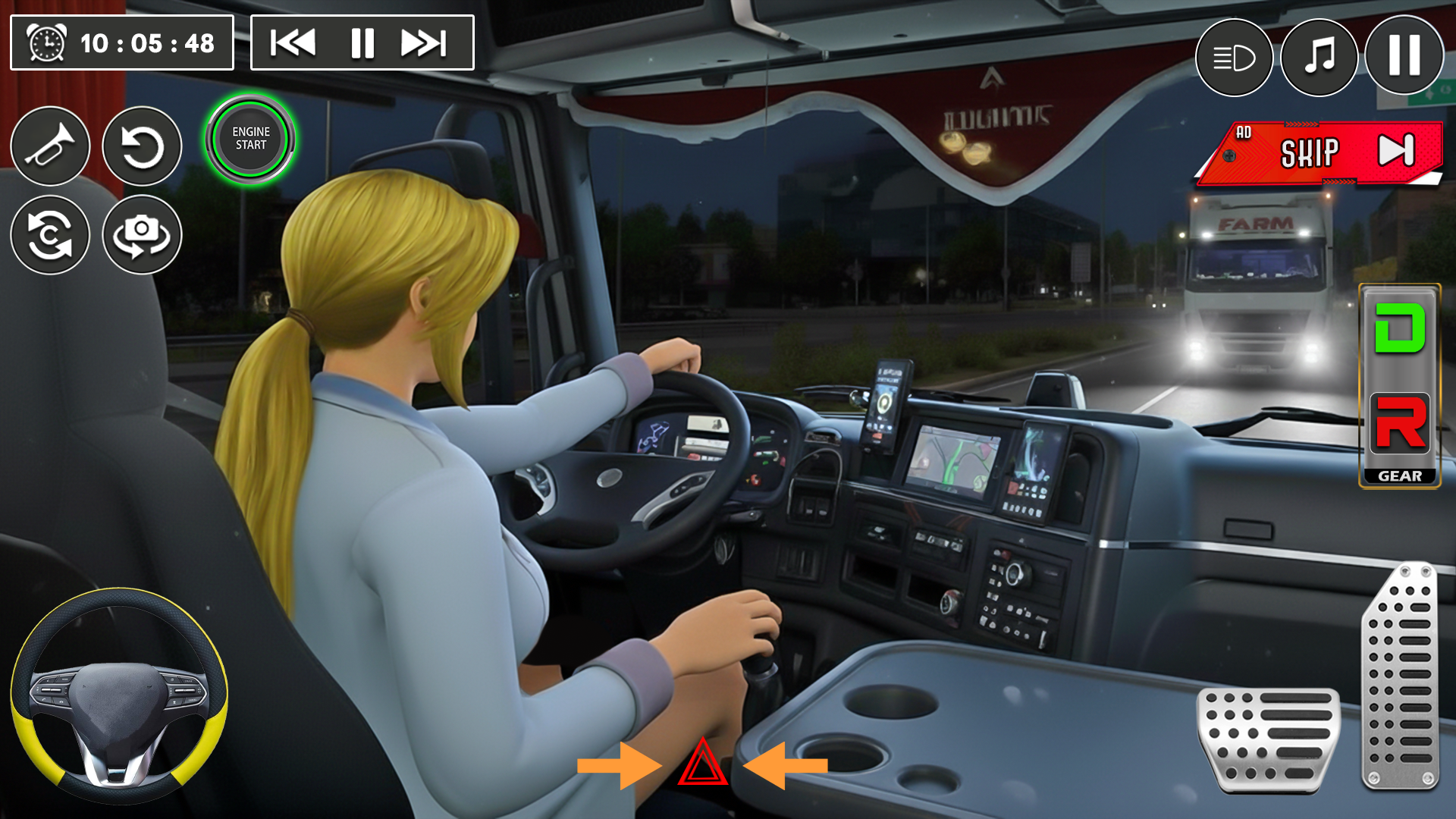Screen dimensions: 1456x819
Task: Pause the time playback controls
Action: [362, 43]
